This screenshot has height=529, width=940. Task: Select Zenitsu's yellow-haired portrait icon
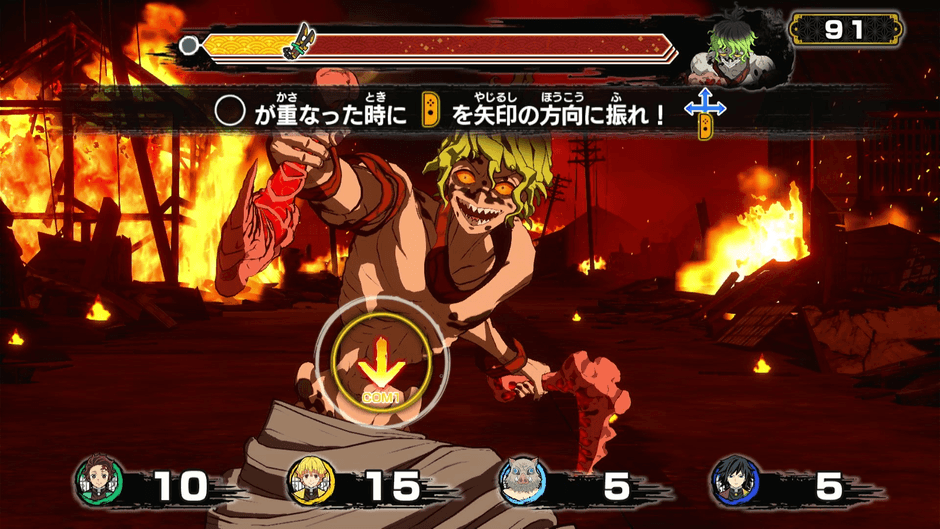[x=311, y=484]
